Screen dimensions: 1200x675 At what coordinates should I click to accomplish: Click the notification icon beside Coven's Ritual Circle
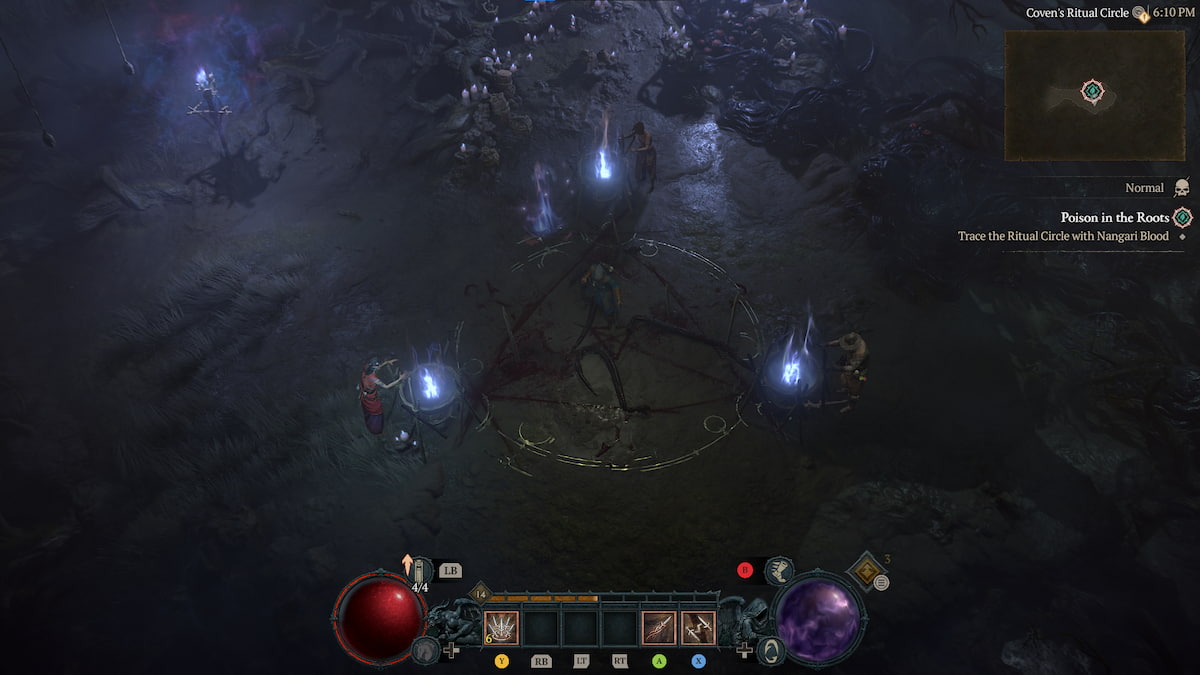1140,13
